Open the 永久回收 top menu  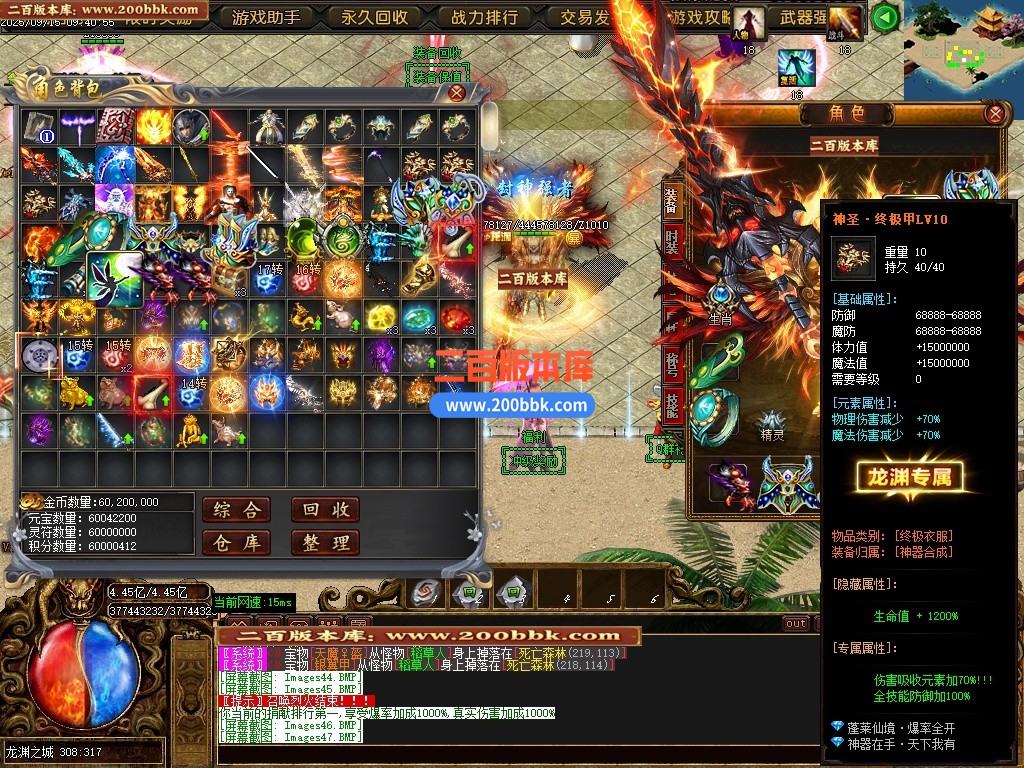click(374, 17)
